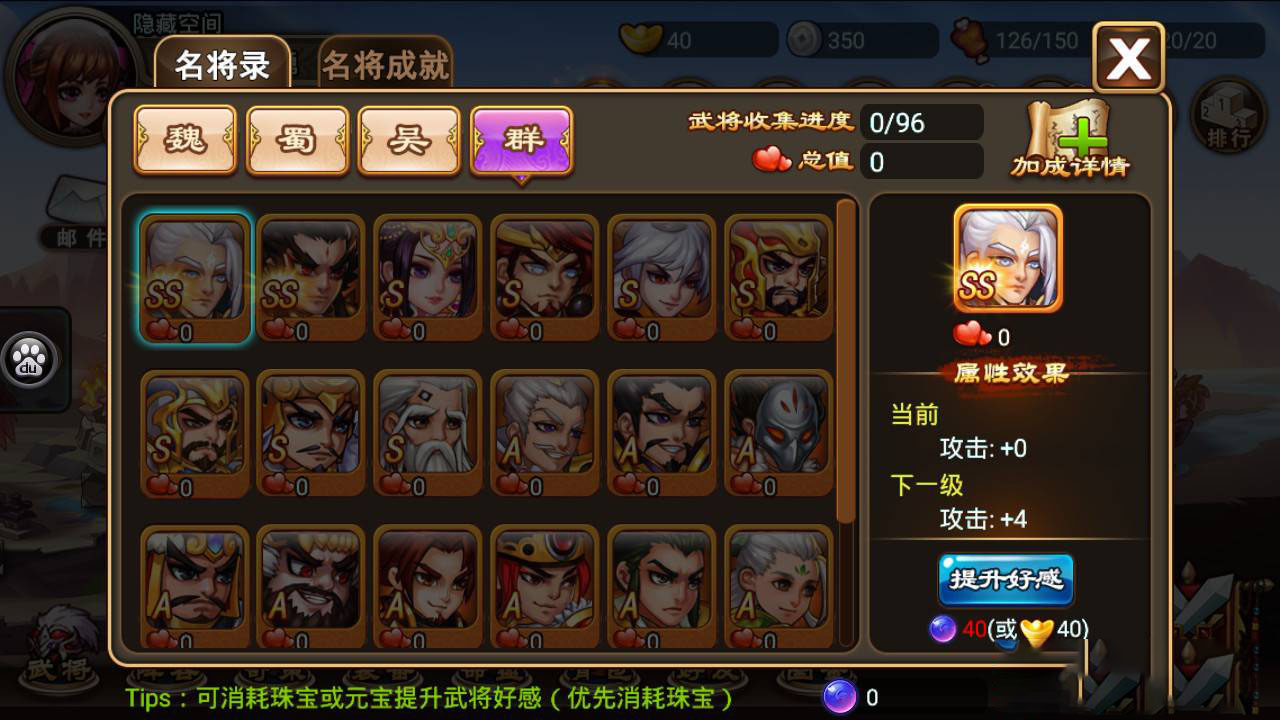Select the white-bearded S-rank elder general

(x=427, y=432)
